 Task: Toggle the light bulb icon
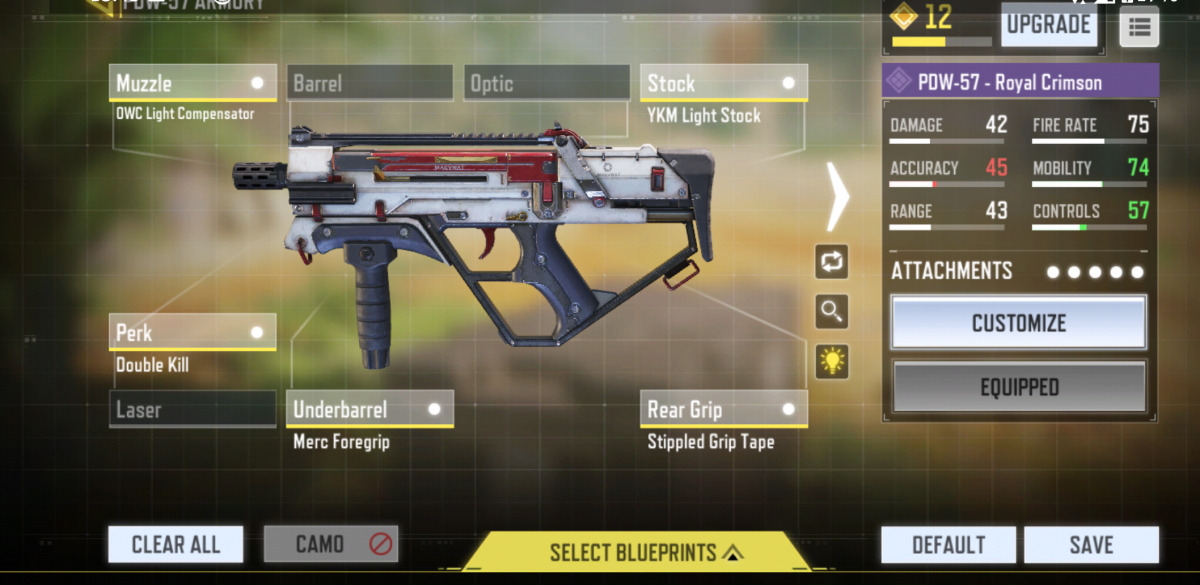point(832,362)
